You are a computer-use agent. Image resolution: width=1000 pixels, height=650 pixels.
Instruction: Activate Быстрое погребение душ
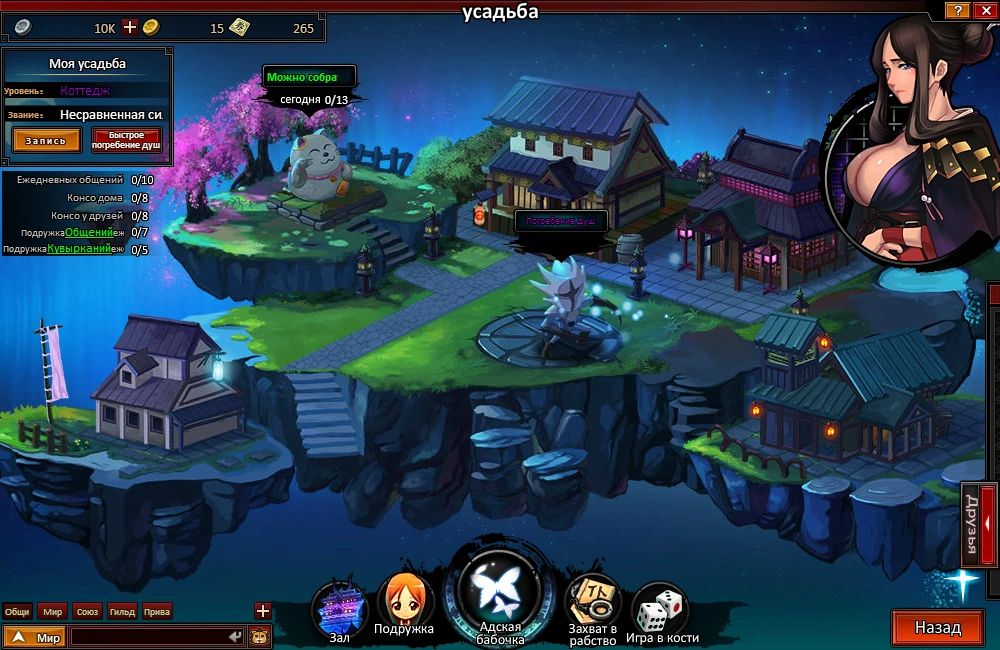(126, 140)
